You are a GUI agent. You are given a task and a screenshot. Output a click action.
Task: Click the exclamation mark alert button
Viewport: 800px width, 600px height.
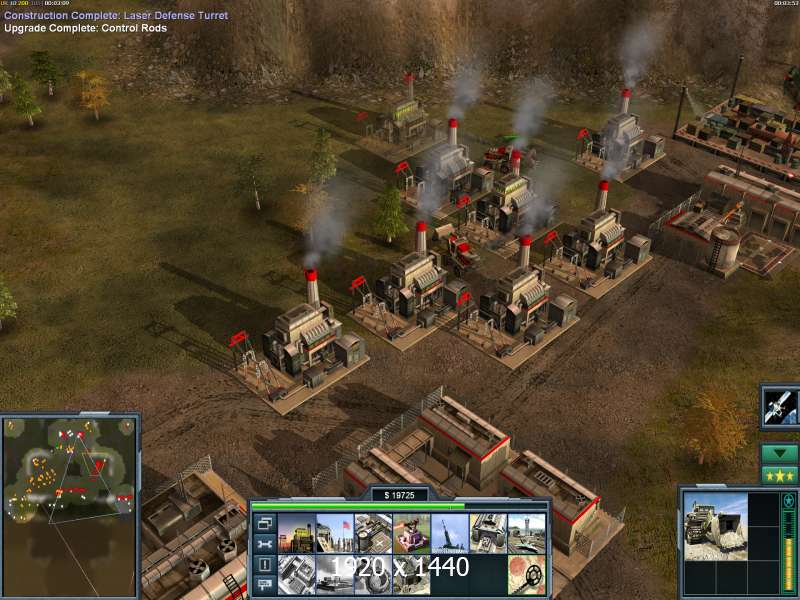(264, 565)
